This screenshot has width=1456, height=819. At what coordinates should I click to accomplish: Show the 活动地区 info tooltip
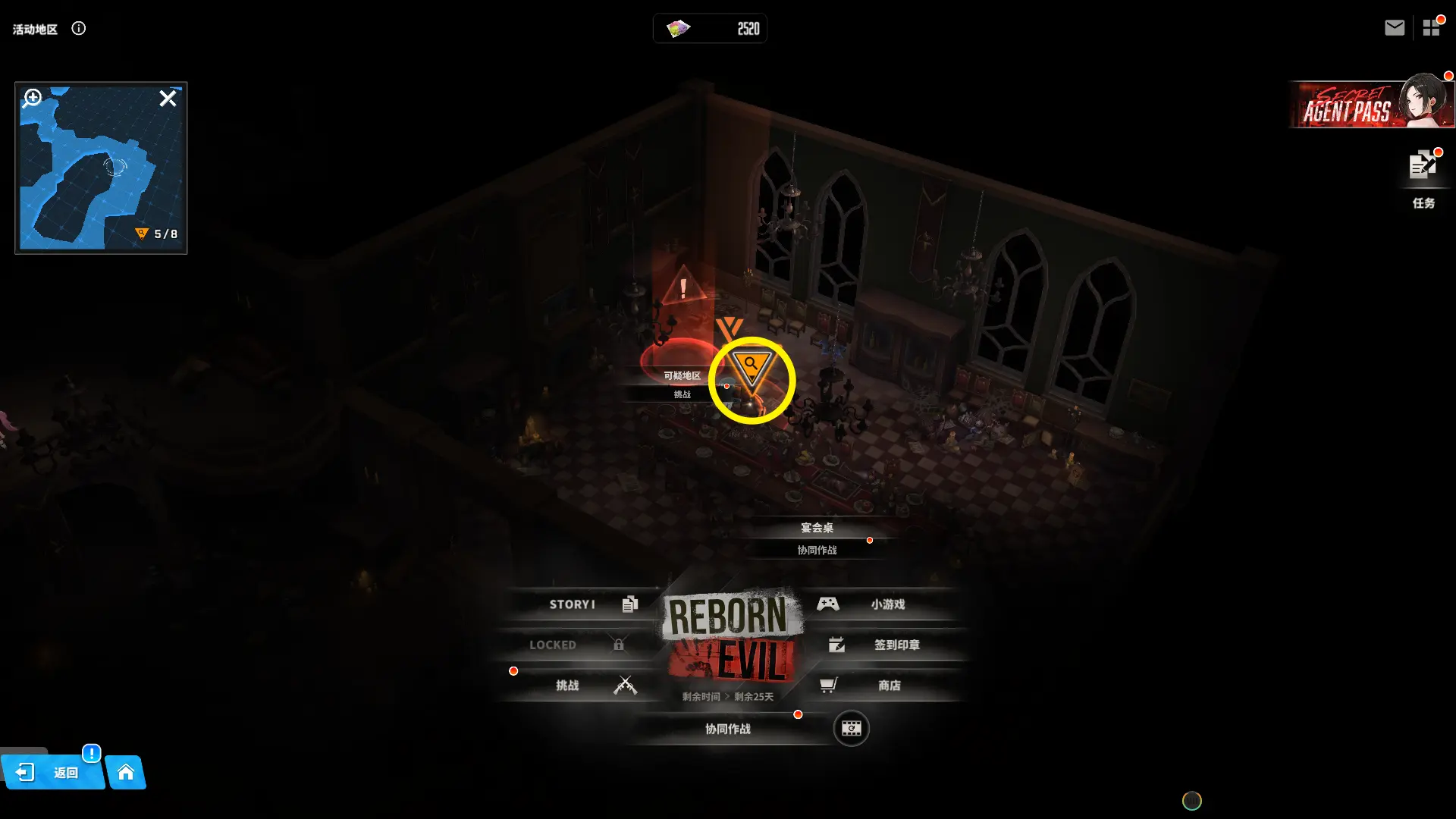79,29
